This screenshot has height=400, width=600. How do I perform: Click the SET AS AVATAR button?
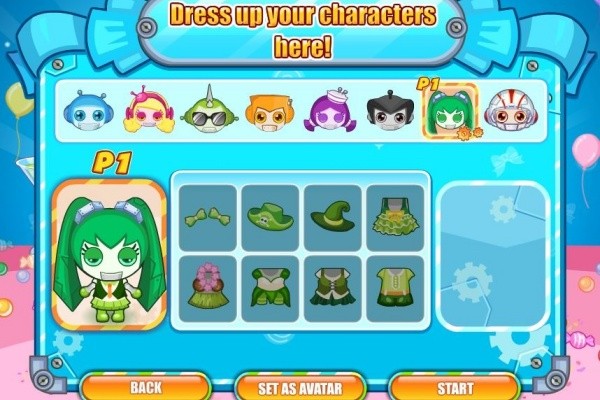click(298, 386)
